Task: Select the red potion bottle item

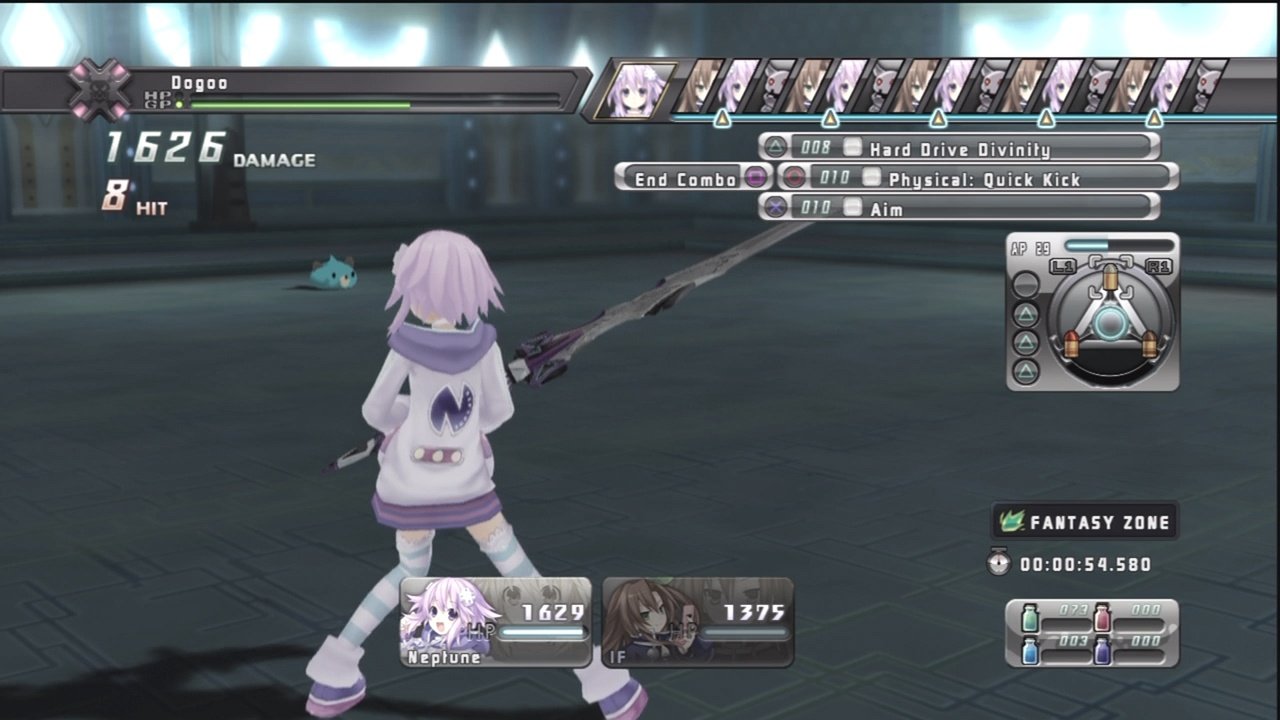Action: pyautogui.click(x=1102, y=617)
